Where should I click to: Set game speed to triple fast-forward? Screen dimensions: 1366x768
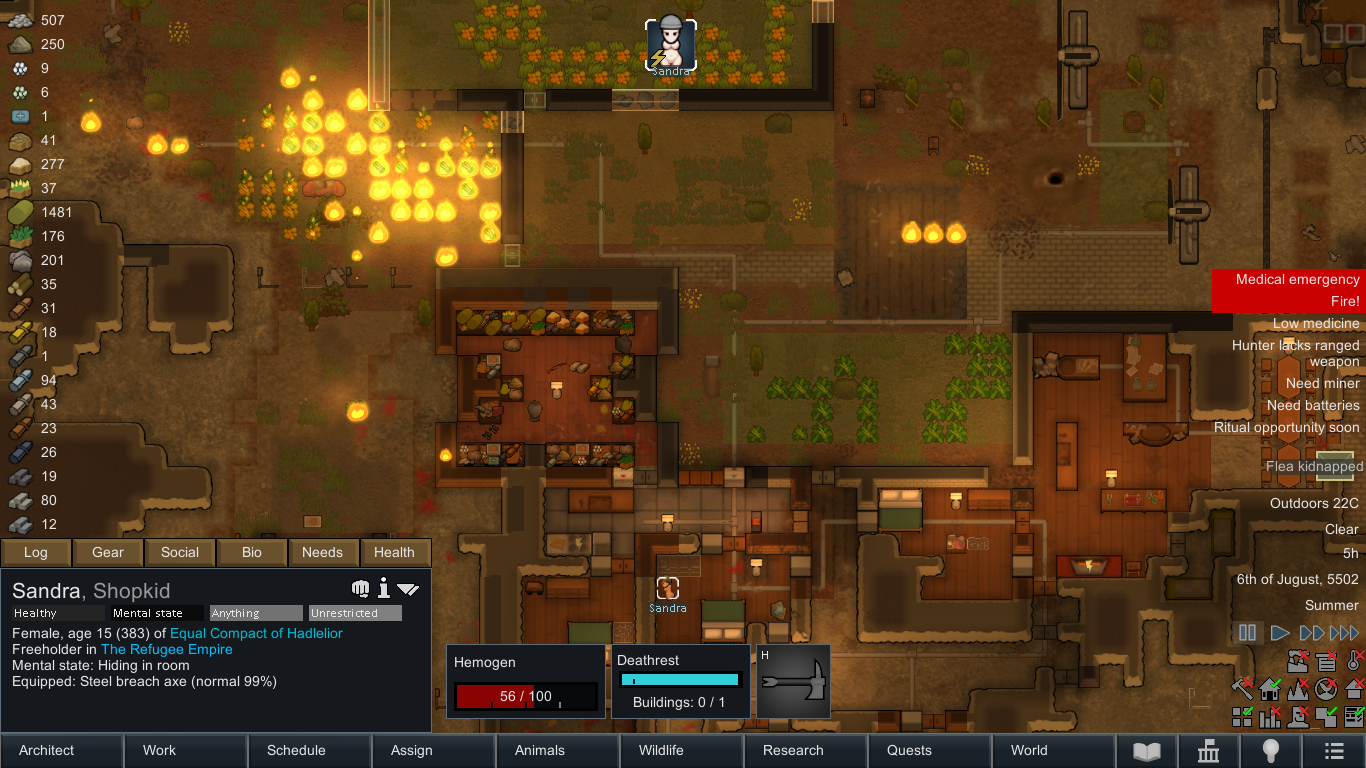click(1344, 633)
